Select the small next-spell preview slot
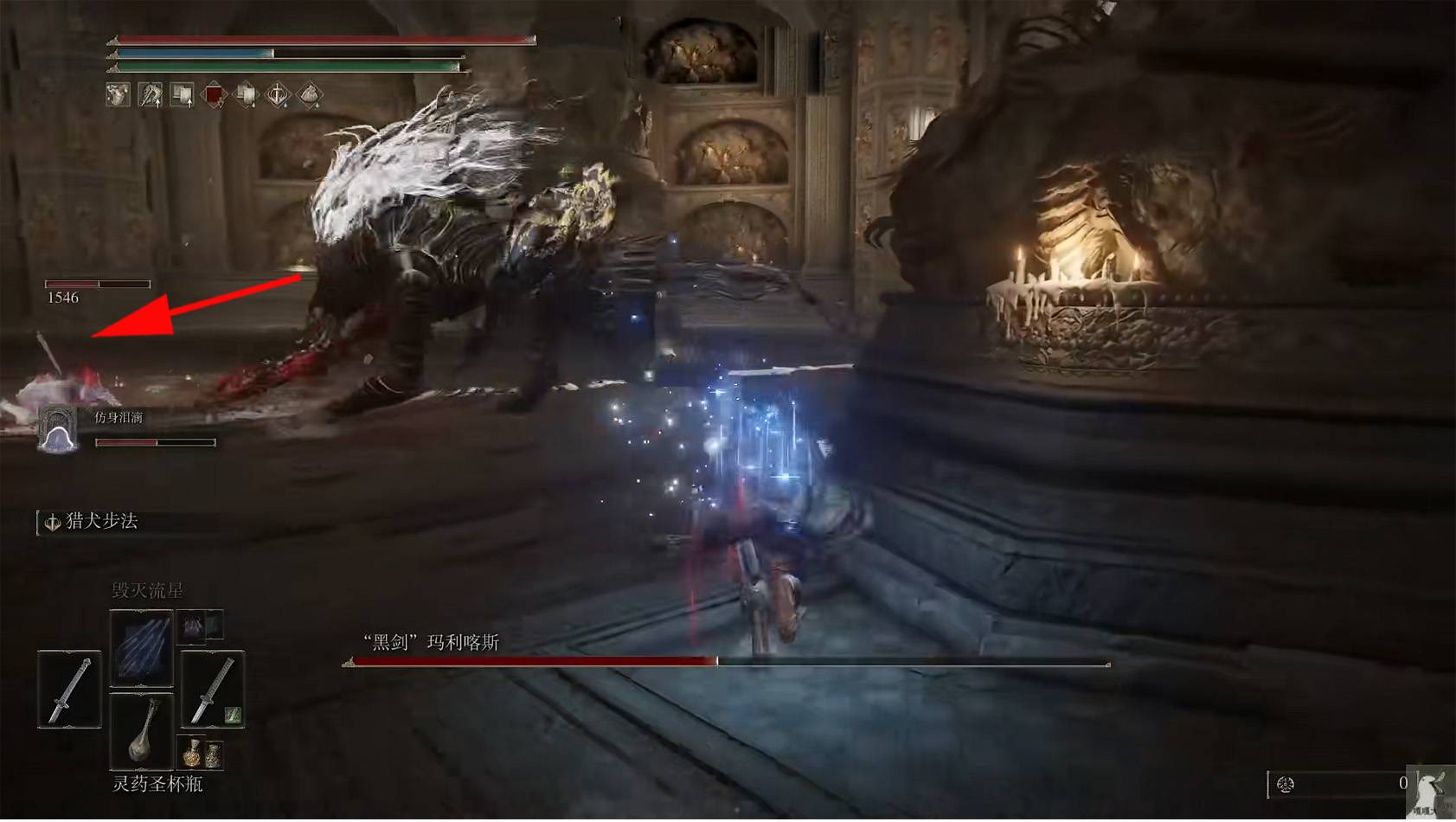This screenshot has height=822, width=1456. point(200,625)
